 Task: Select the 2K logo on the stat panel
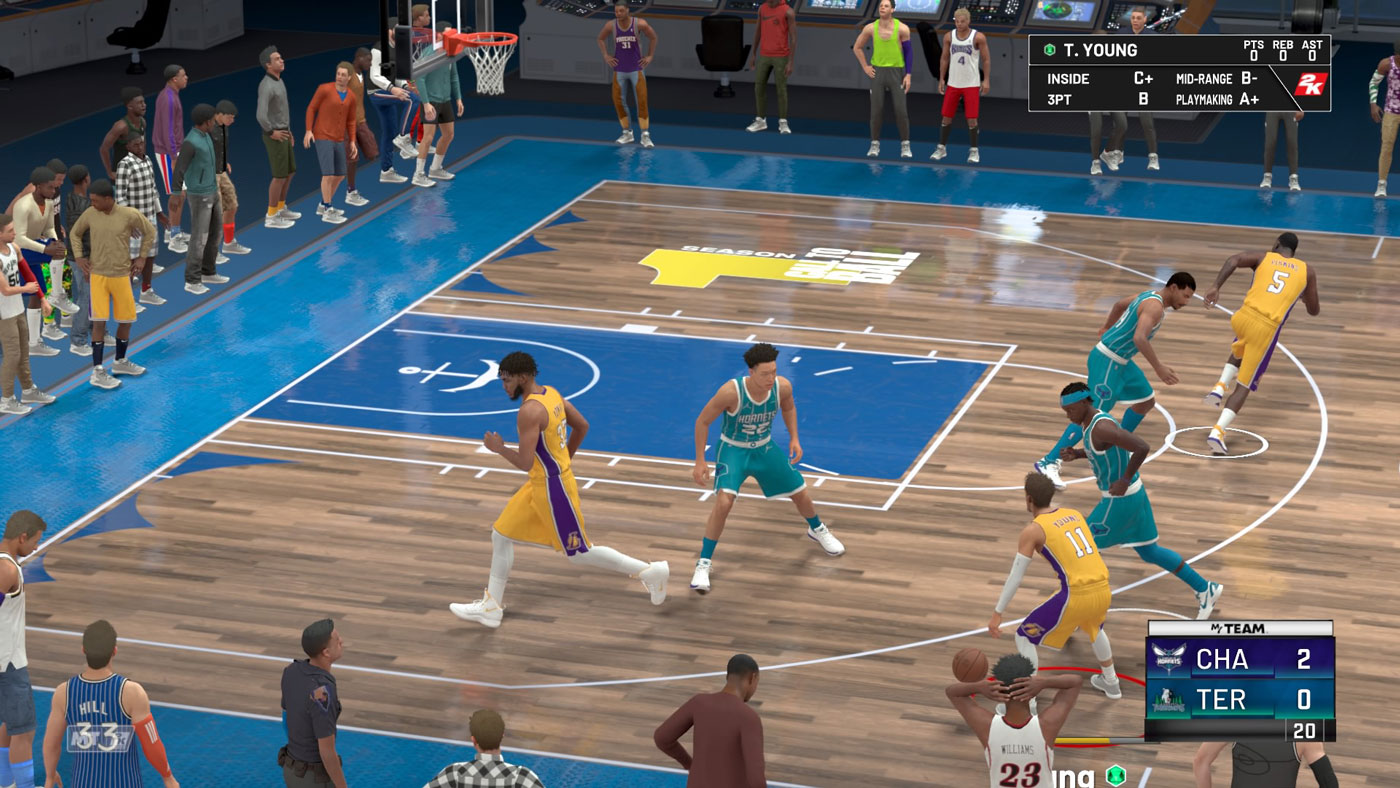(1312, 82)
